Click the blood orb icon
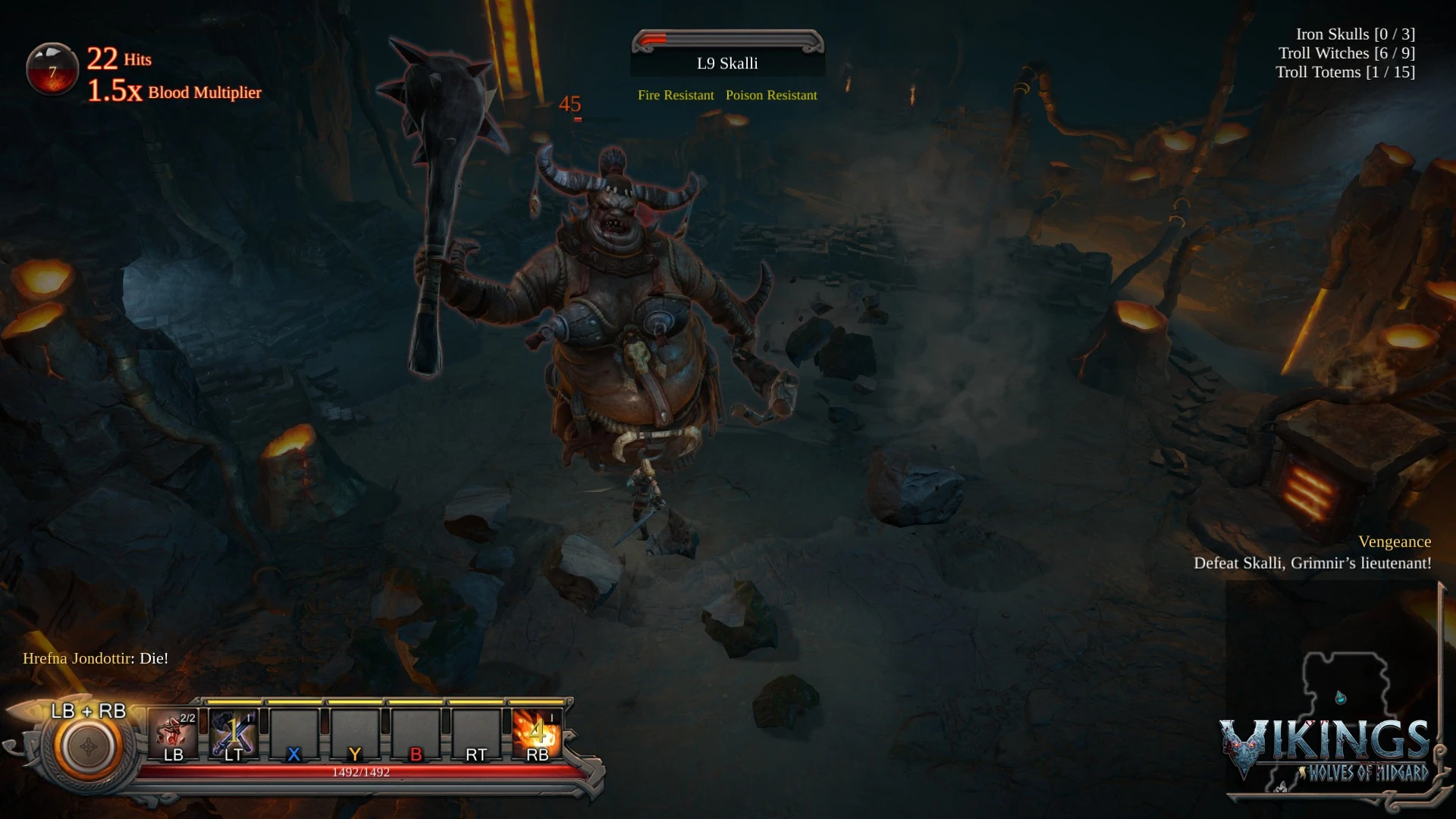Viewport: 1456px width, 819px height. point(52,69)
